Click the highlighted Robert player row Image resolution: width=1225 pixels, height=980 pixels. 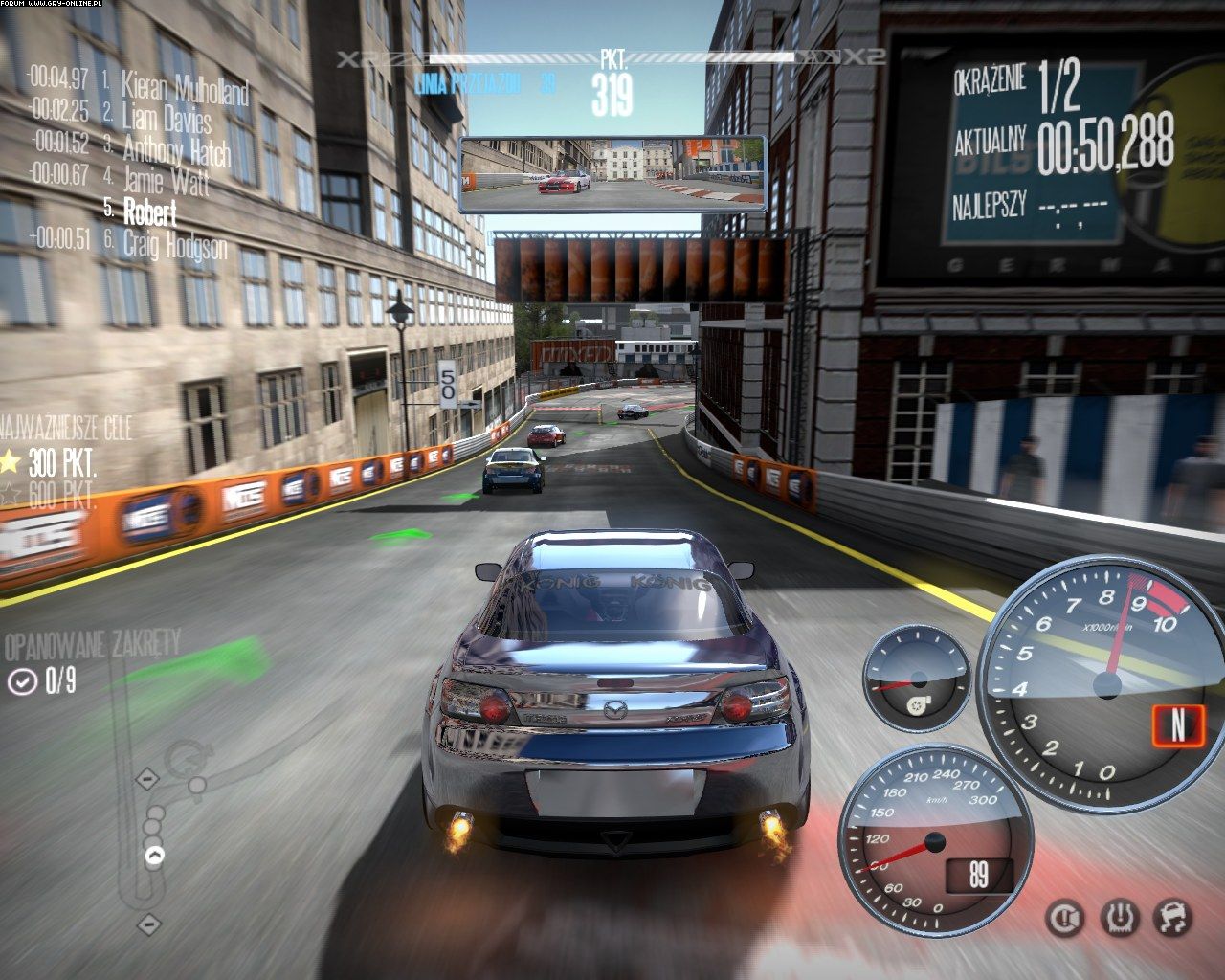pos(150,211)
